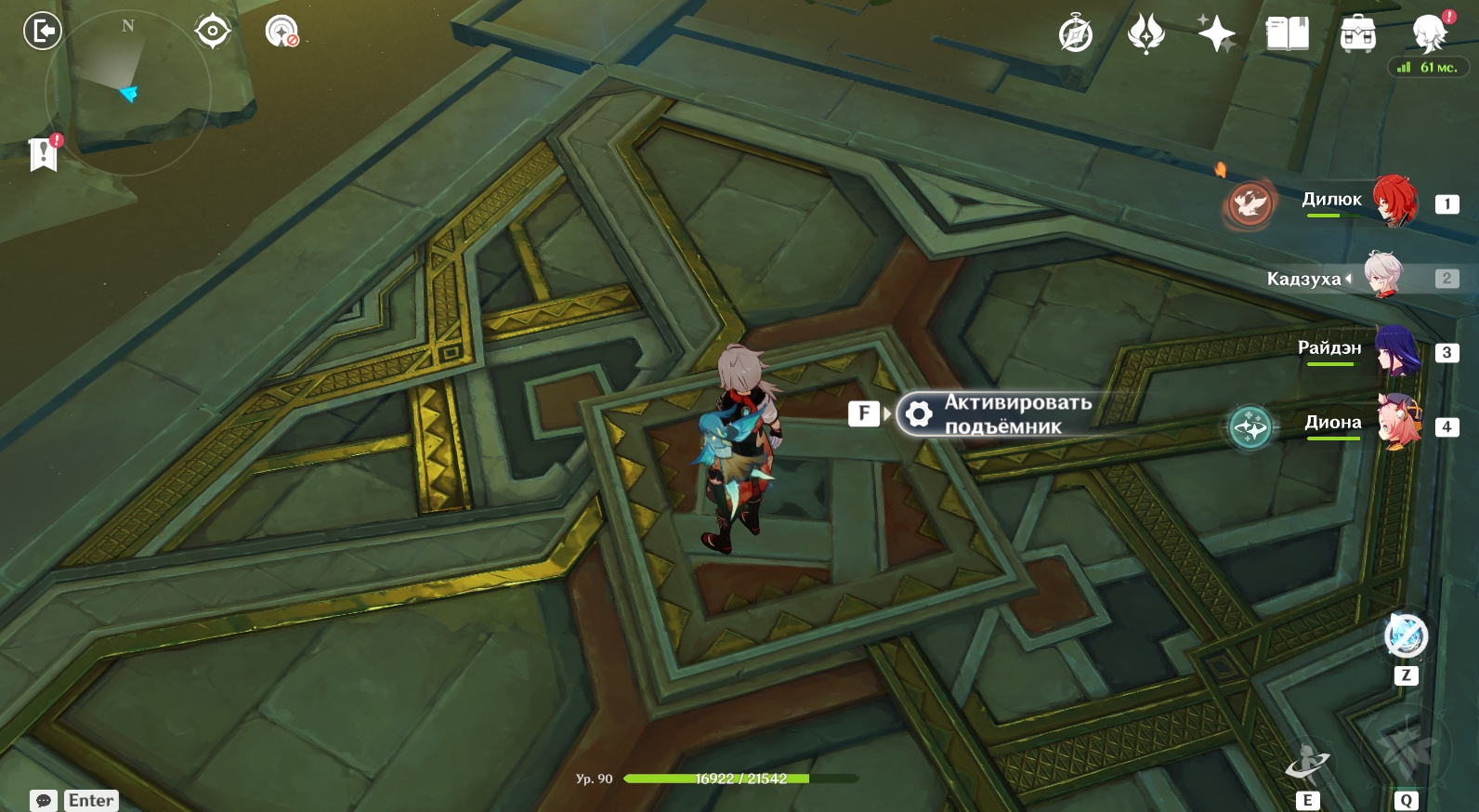1479x812 pixels.
Task: Open the quest log bookmark icon
Action: tap(44, 154)
